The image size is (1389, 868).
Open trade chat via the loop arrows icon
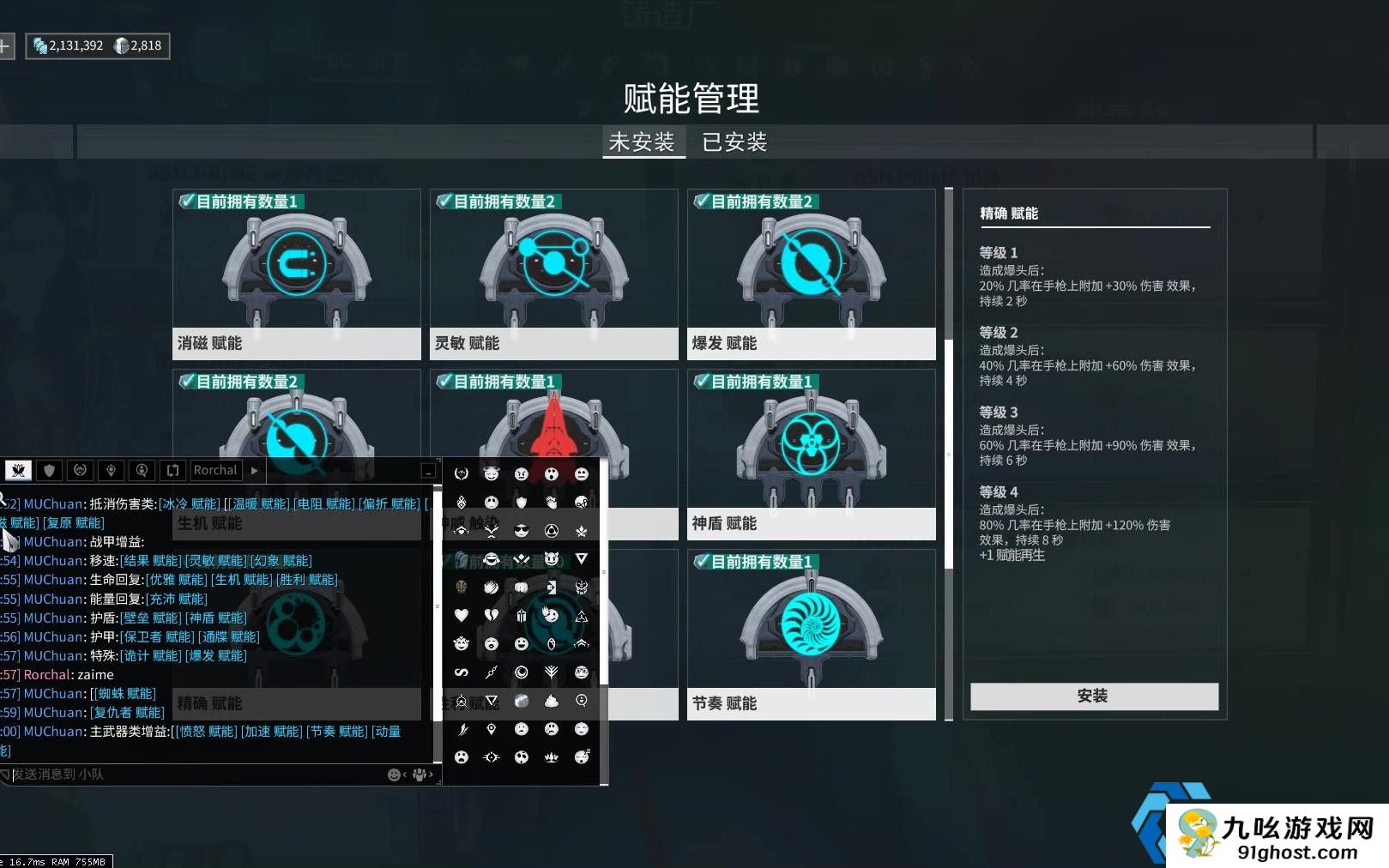tap(172, 470)
